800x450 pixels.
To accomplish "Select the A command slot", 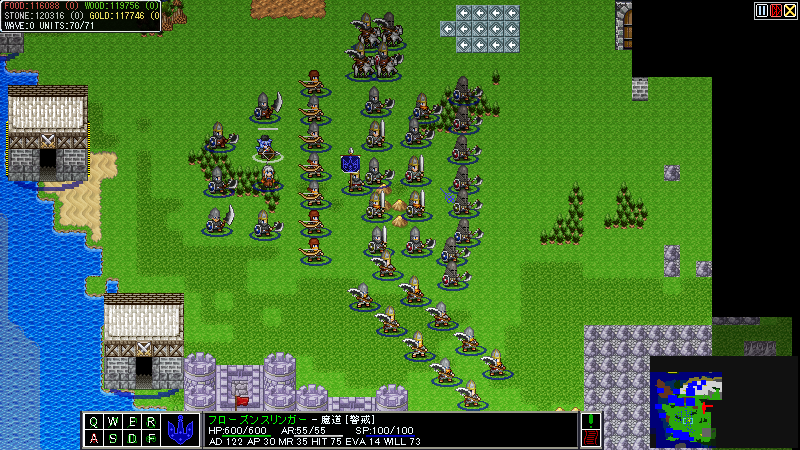I will (x=94, y=438).
